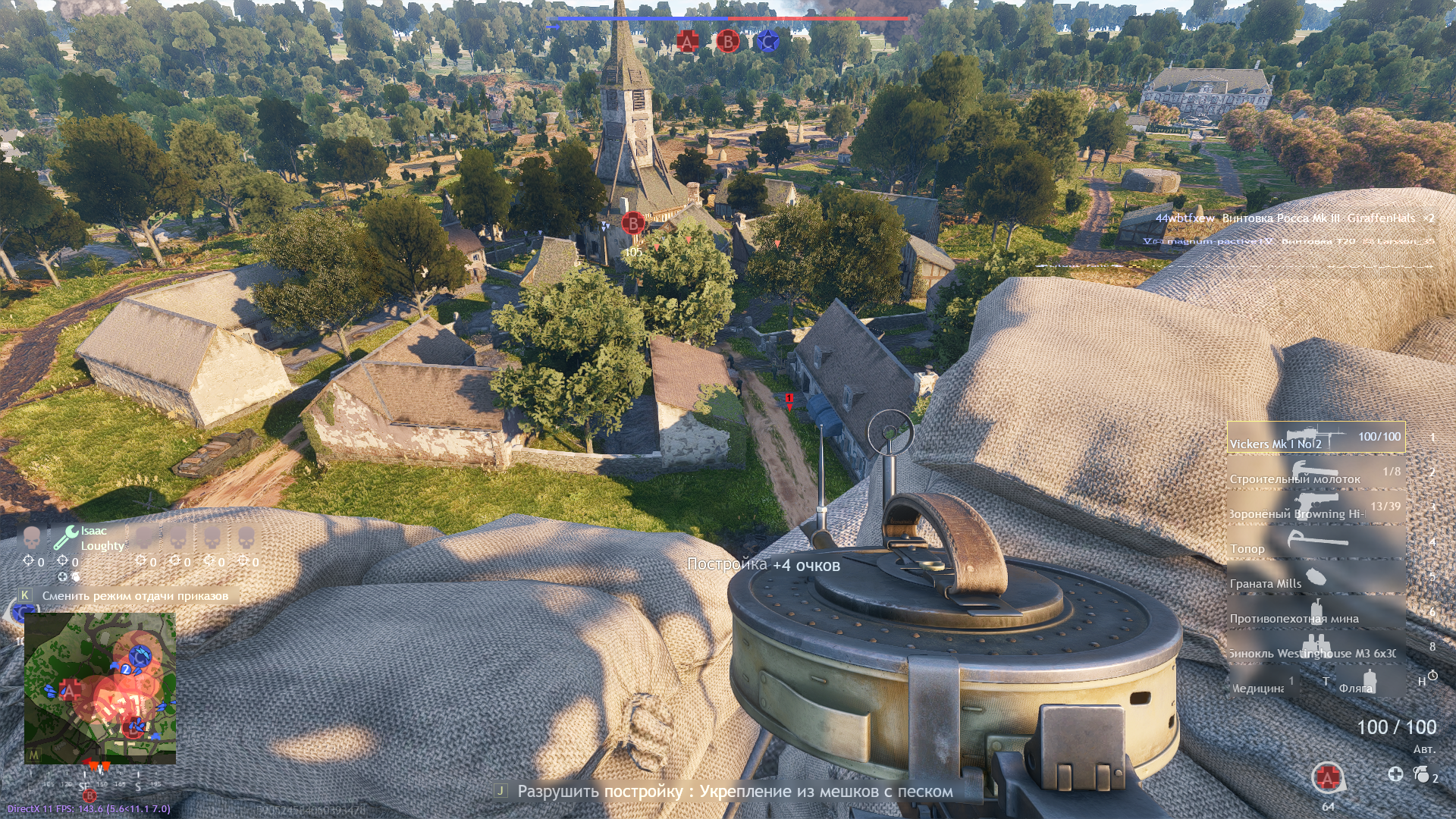The width and height of the screenshot is (1456, 819).
Task: Click capture point B icon at top
Action: (727, 42)
